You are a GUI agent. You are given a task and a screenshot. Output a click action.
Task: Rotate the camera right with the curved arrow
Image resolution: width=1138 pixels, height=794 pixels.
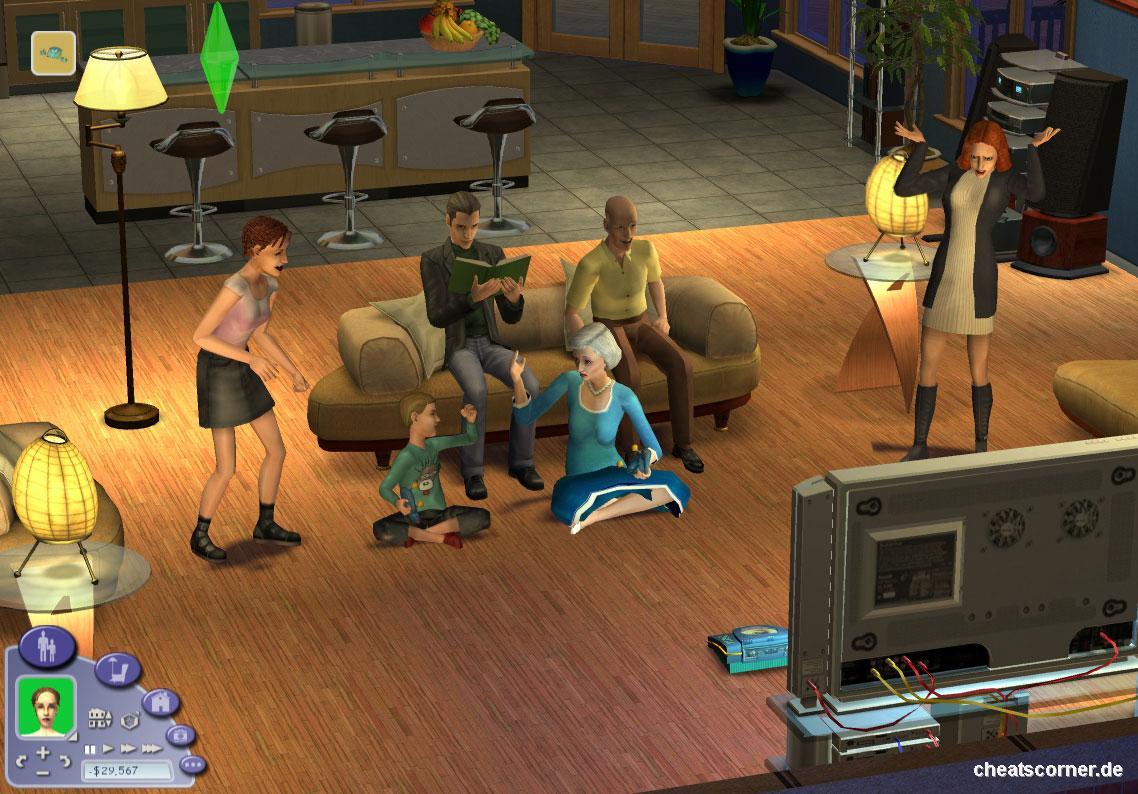65,762
